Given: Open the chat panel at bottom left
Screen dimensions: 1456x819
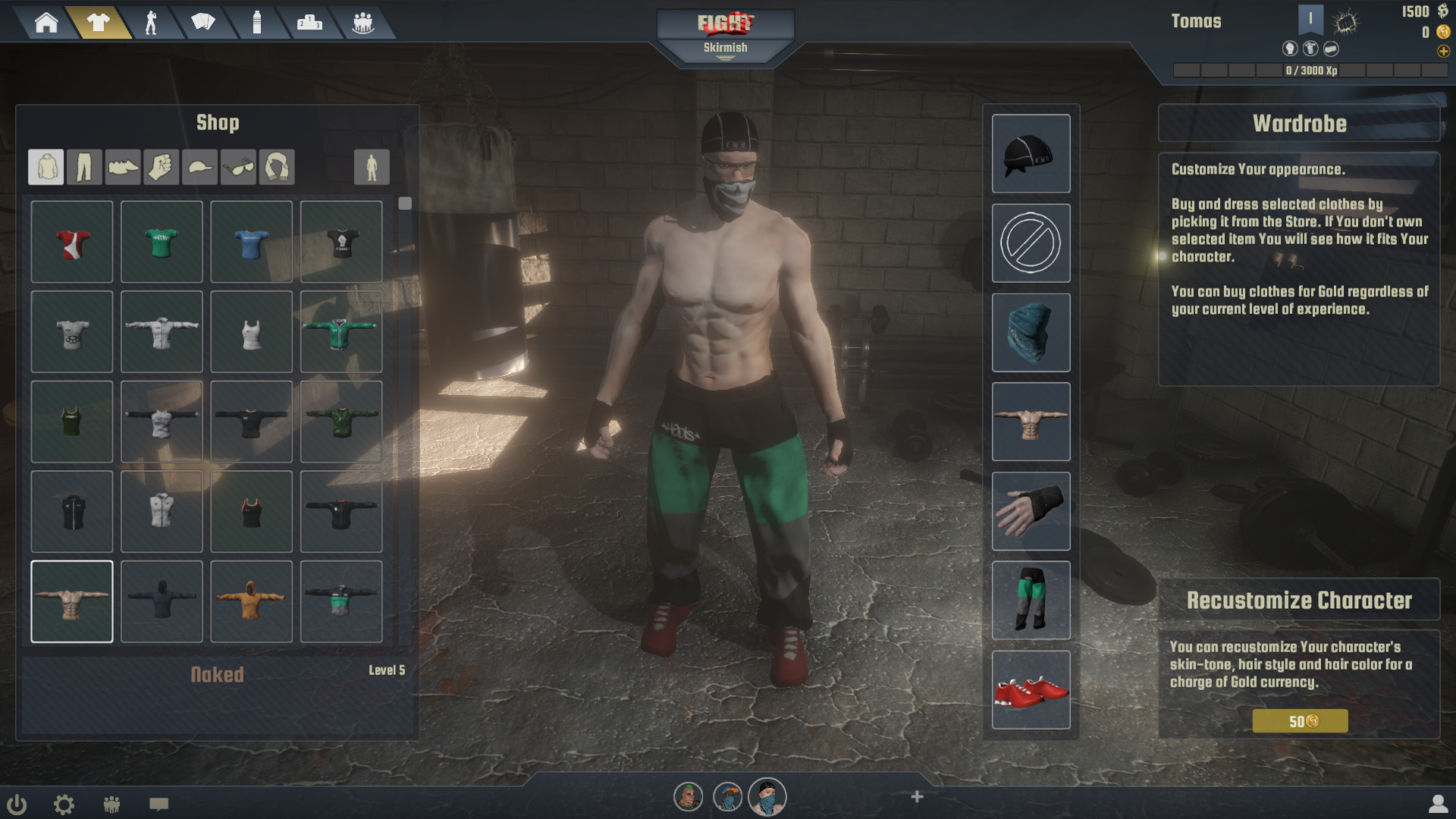Looking at the screenshot, I should click(160, 805).
